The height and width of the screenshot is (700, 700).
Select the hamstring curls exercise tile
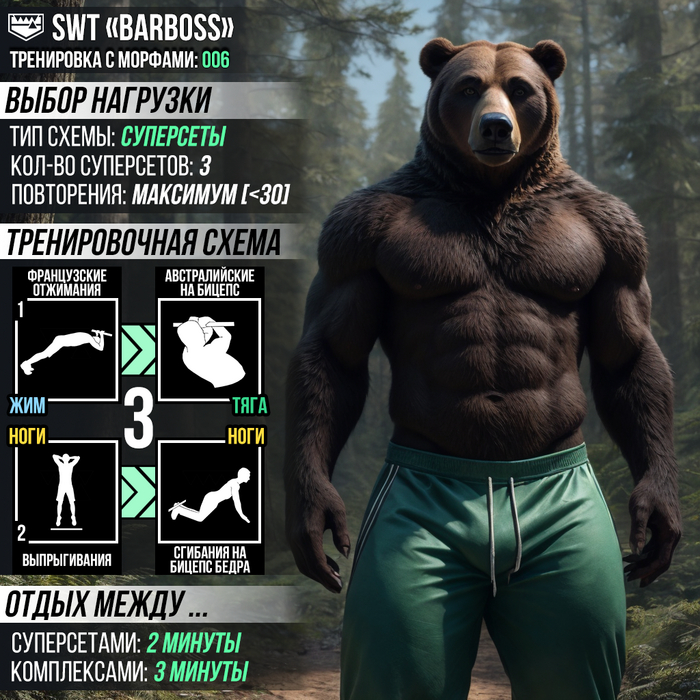click(210, 491)
